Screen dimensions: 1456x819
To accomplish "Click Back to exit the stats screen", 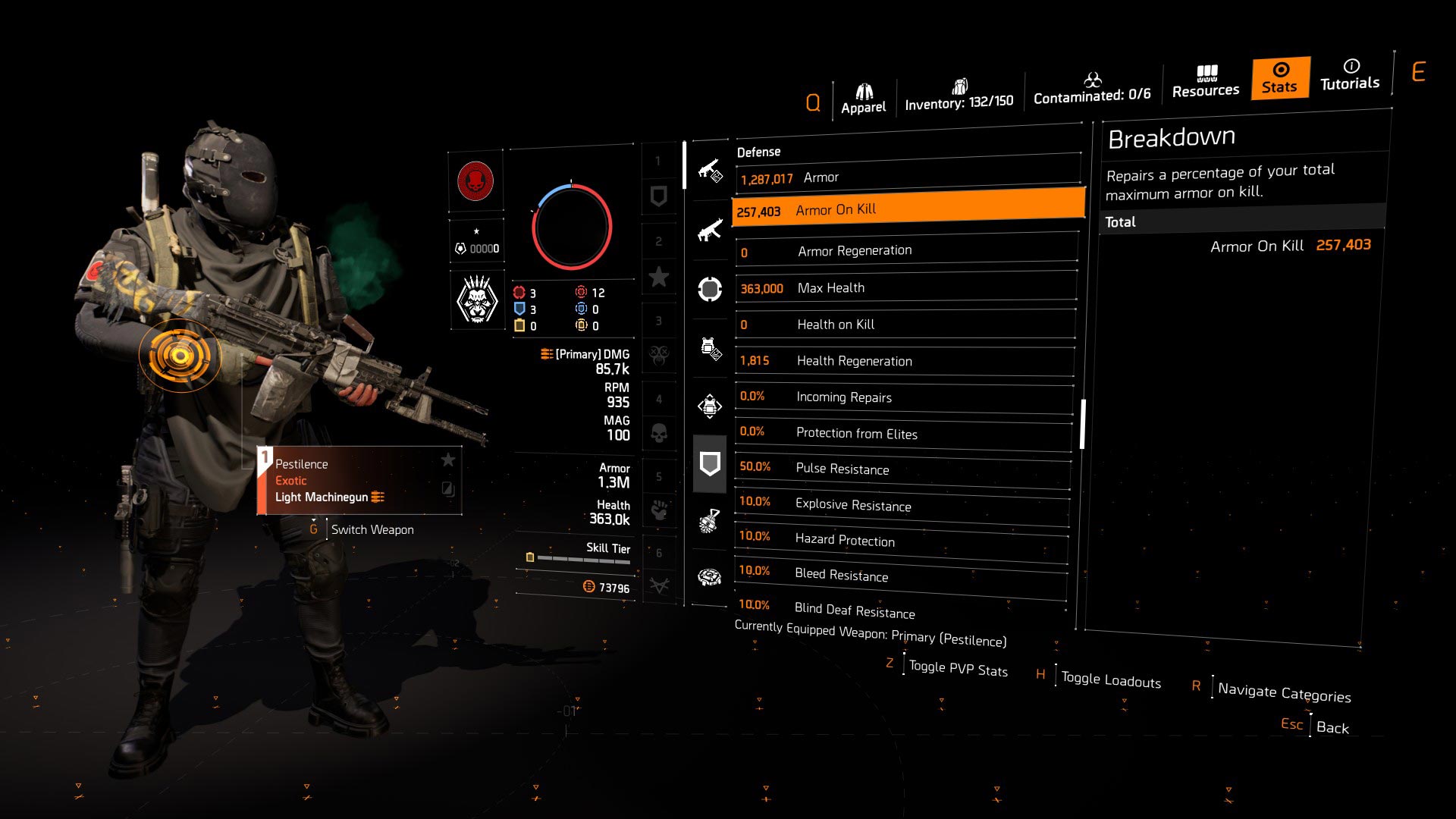I will 1334,726.
